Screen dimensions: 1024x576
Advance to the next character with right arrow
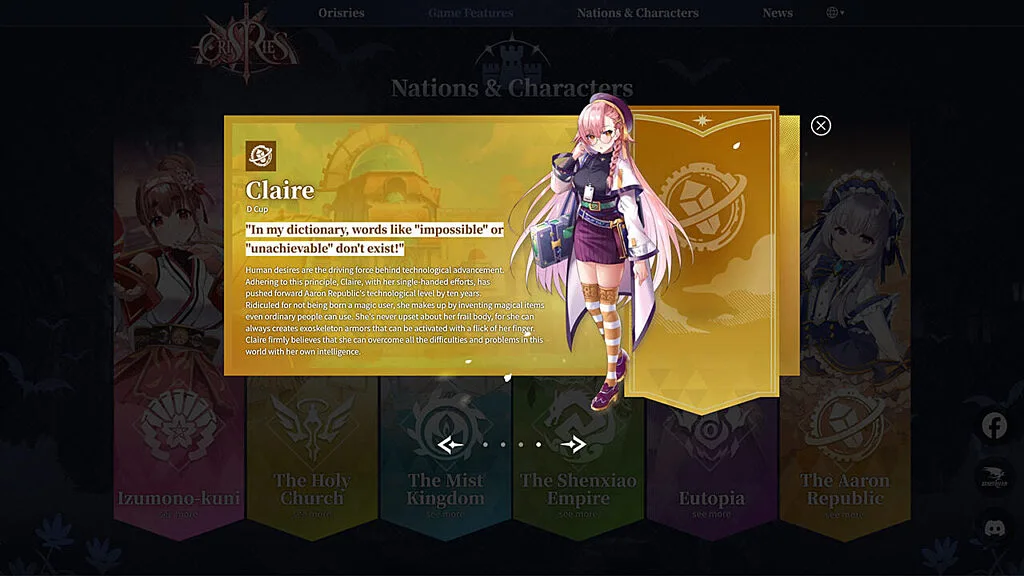pyautogui.click(x=573, y=444)
